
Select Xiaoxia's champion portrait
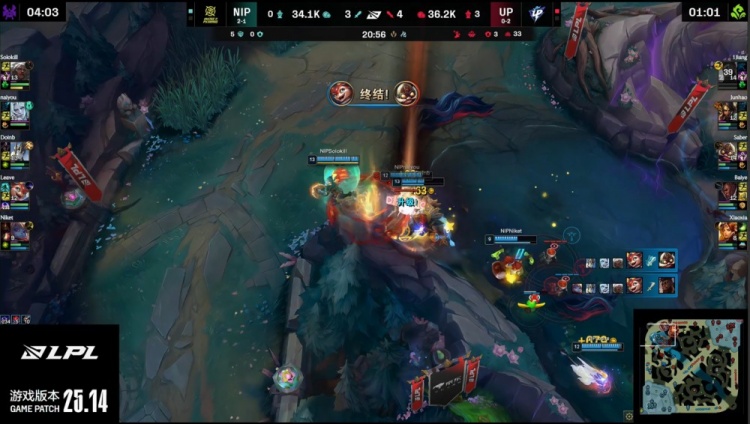tap(728, 232)
